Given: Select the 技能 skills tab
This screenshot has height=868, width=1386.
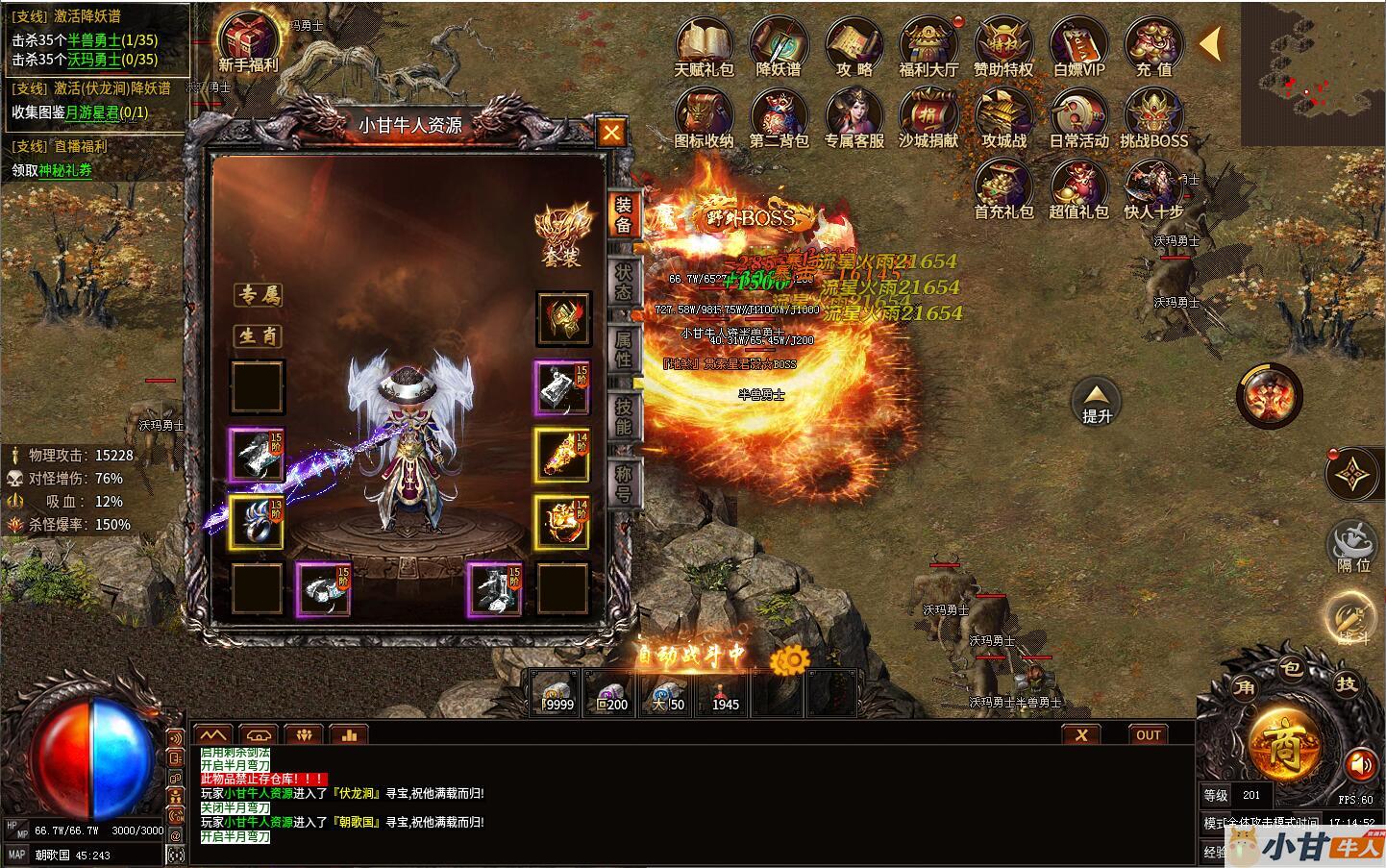Looking at the screenshot, I should [623, 416].
